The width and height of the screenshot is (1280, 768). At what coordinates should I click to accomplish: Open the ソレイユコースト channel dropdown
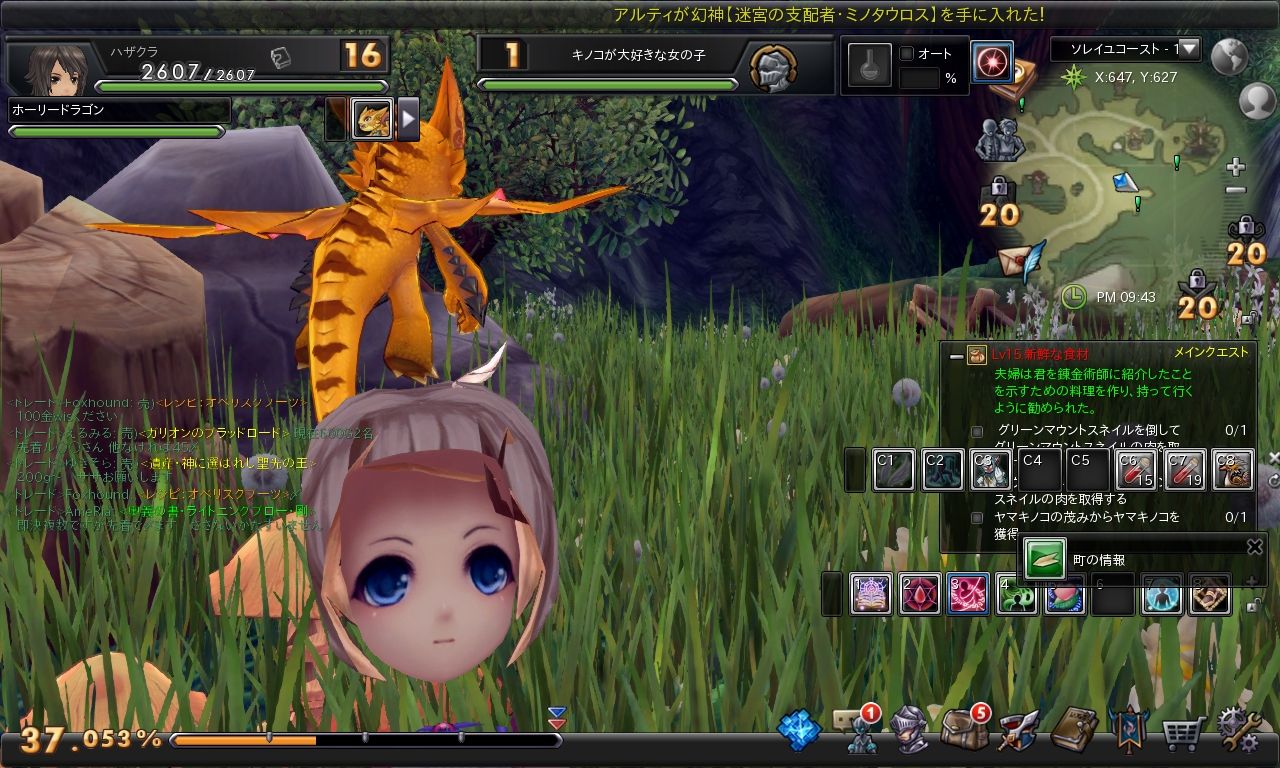1189,48
